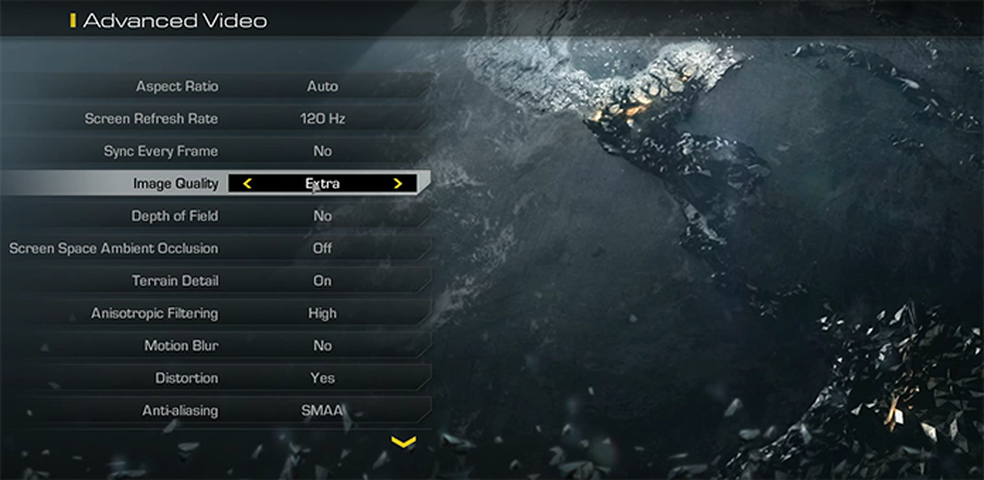
Task: Select the Anisotropic Filtering row
Action: click(215, 313)
